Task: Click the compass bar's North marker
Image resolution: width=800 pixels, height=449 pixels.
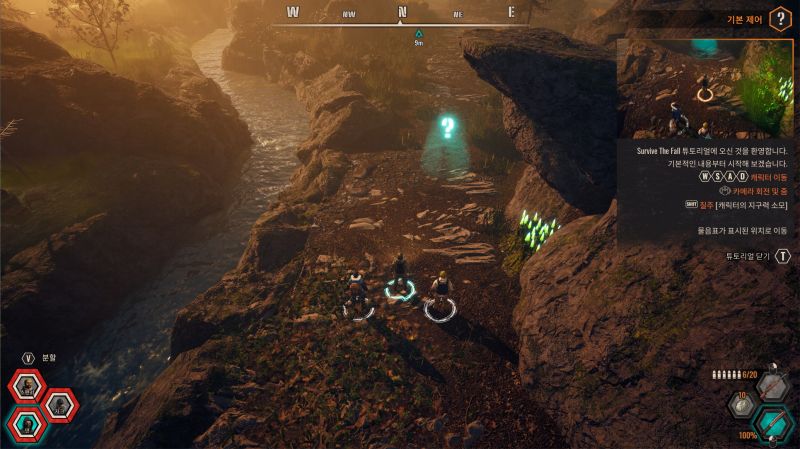Action: [x=402, y=13]
